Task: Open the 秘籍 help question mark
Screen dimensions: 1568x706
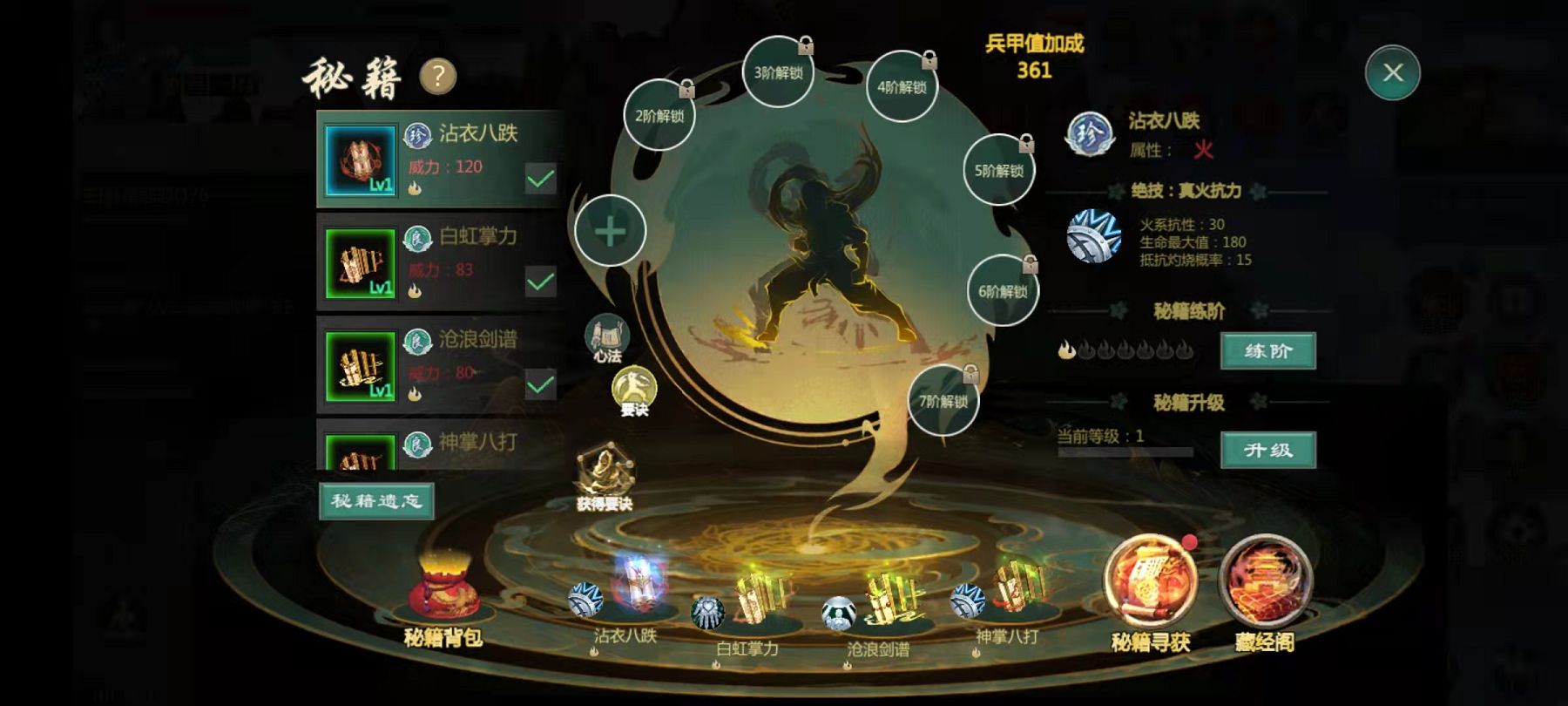Action: pyautogui.click(x=438, y=77)
